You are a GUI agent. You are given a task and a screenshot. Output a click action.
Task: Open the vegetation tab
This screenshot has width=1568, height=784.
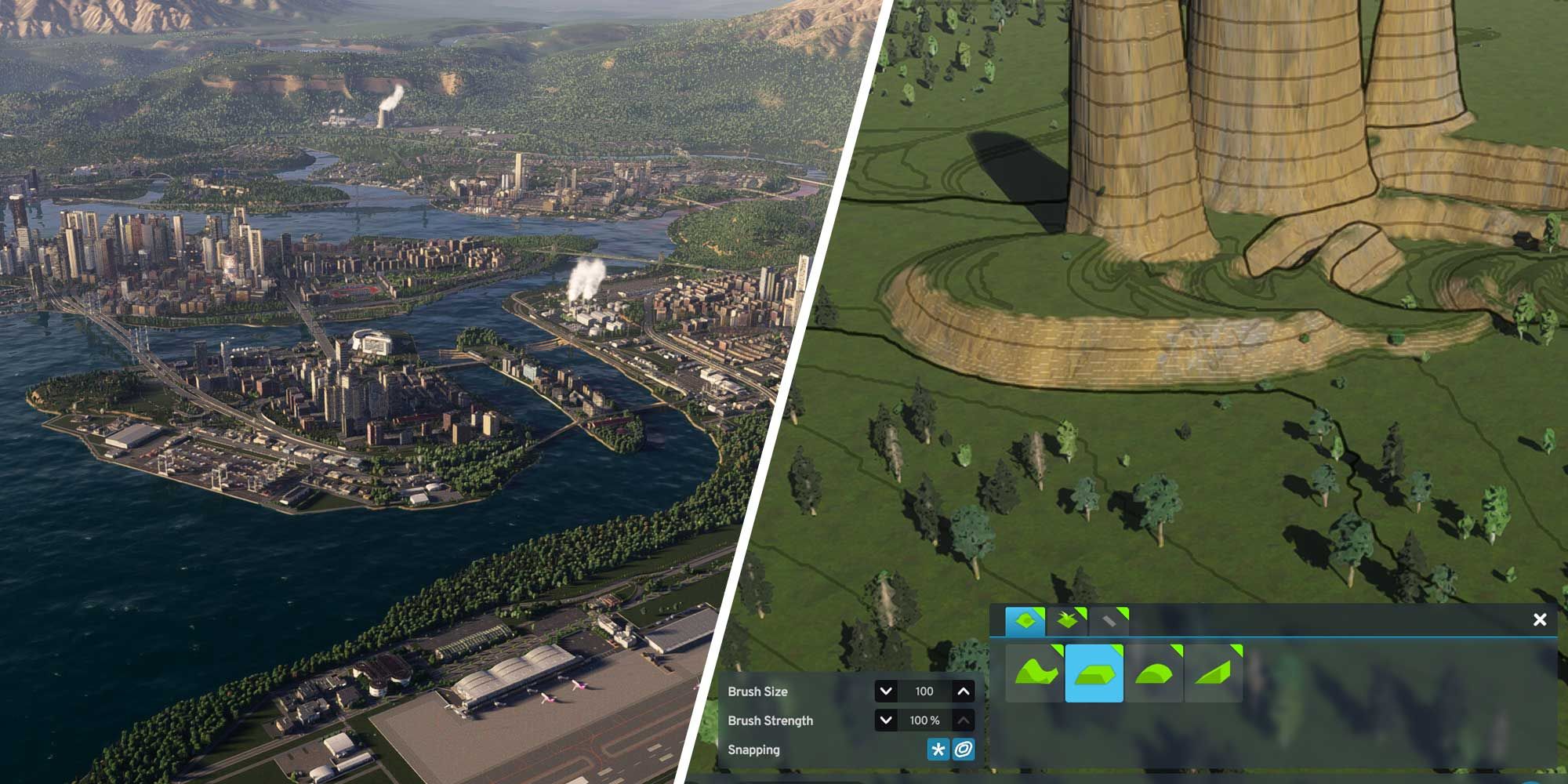coord(1067,622)
